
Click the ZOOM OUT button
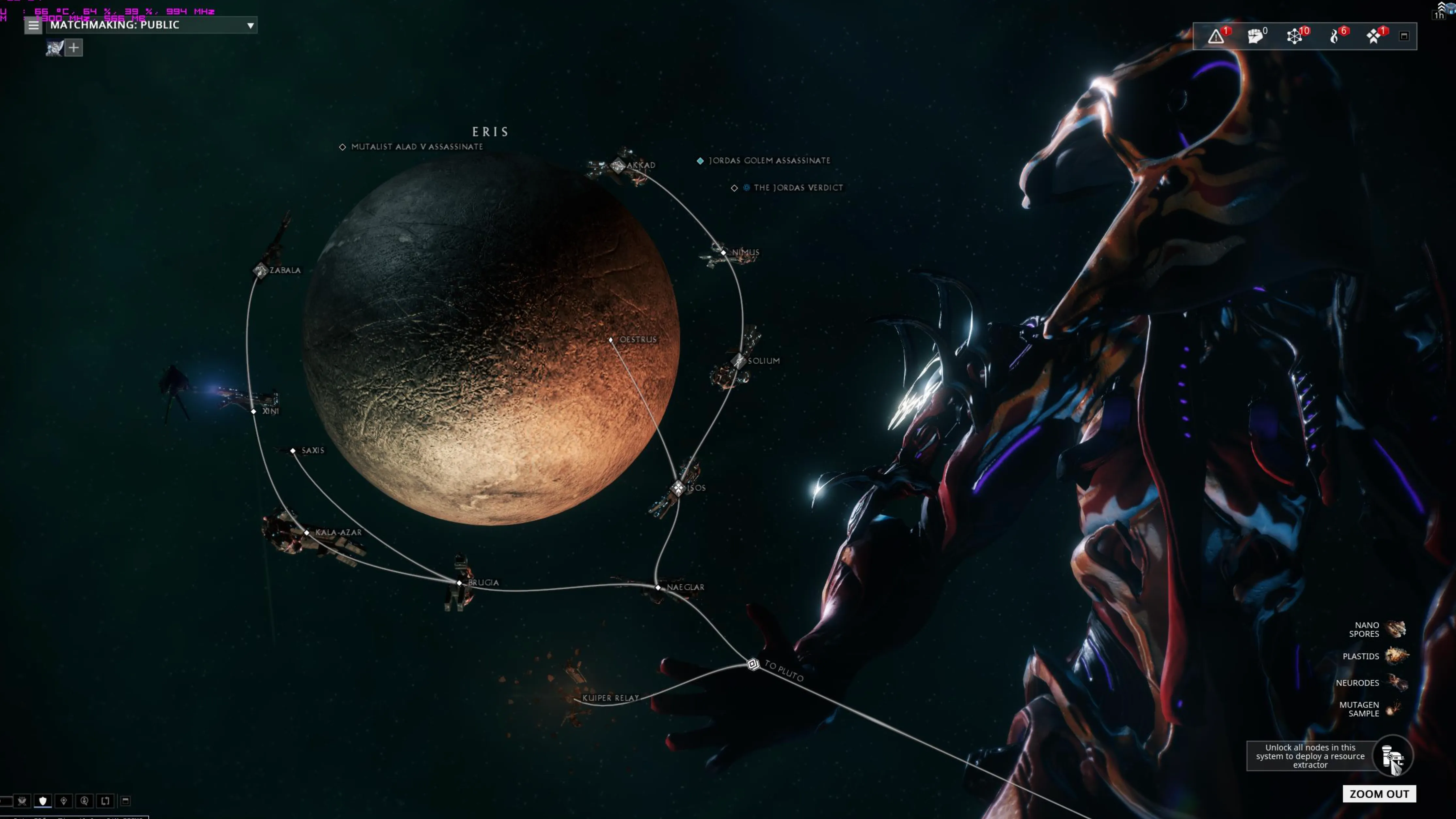tap(1379, 794)
